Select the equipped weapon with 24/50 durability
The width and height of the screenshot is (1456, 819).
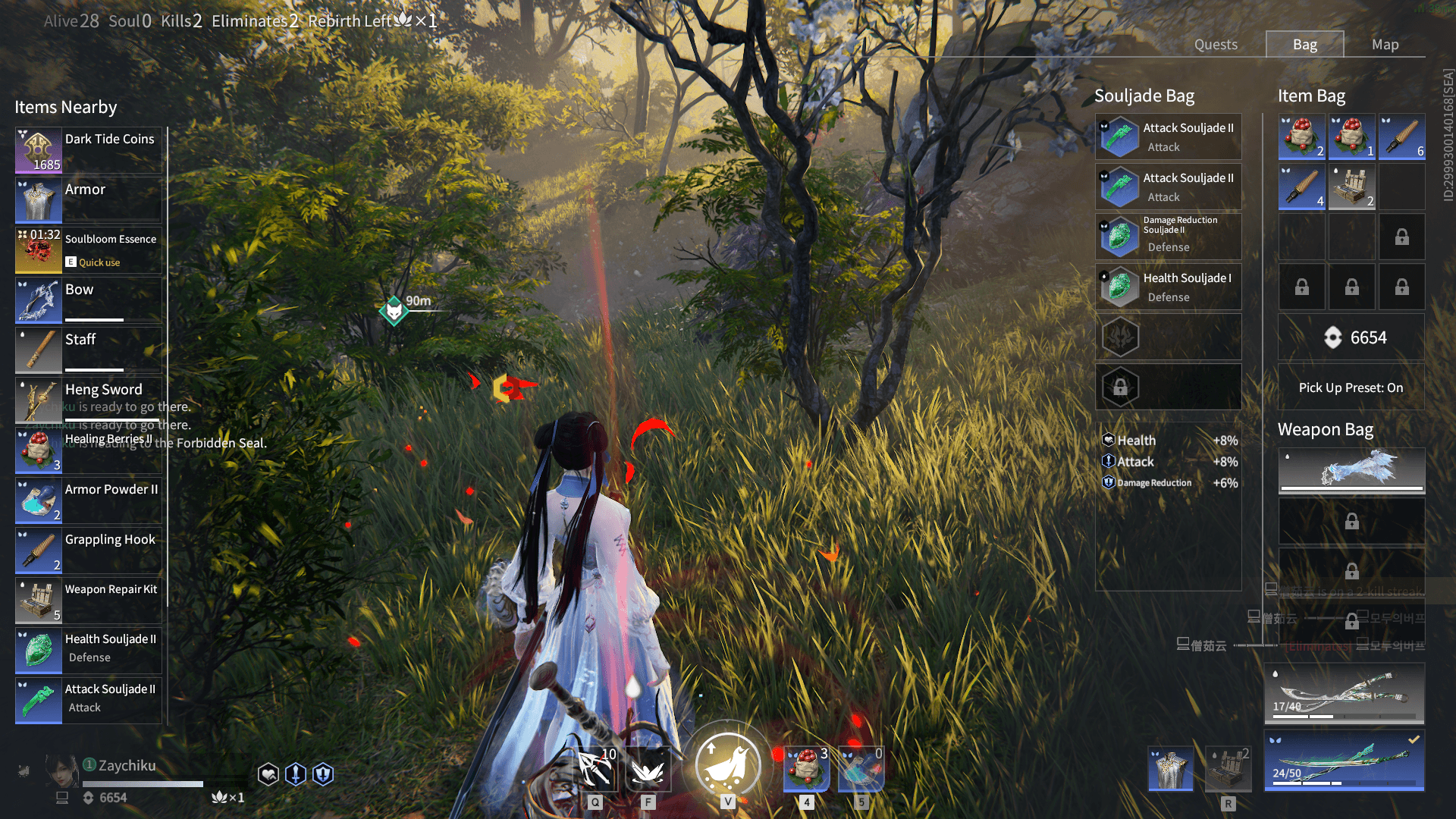pyautogui.click(x=1344, y=761)
